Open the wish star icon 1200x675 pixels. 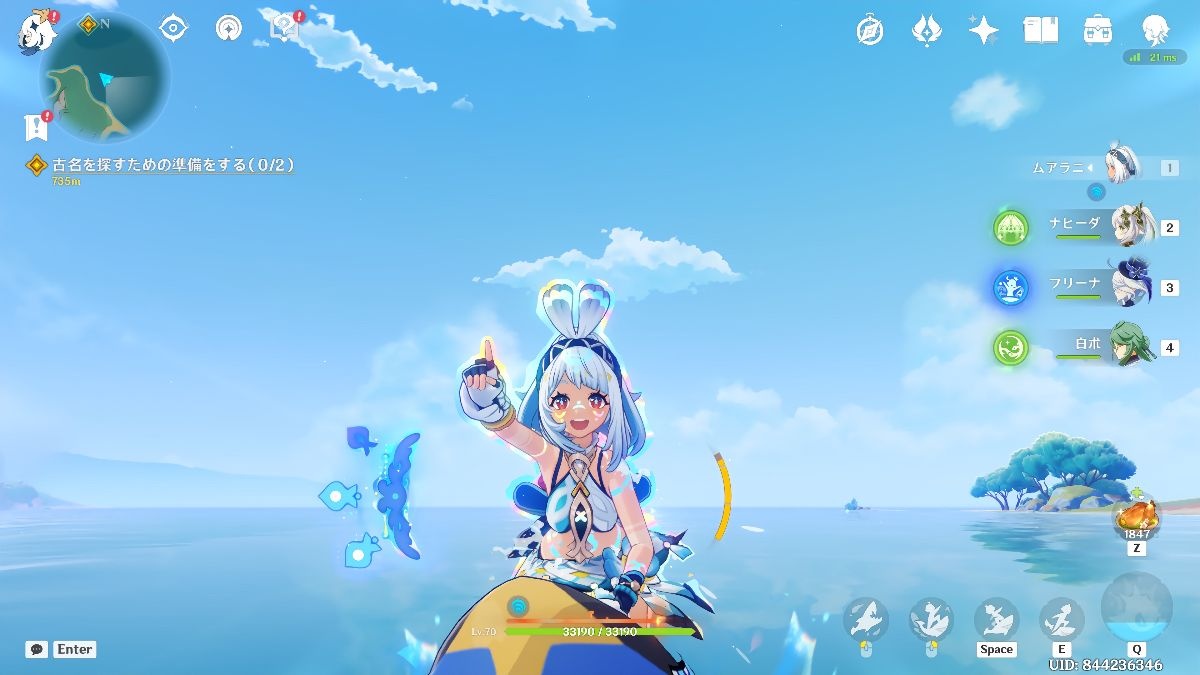[983, 30]
